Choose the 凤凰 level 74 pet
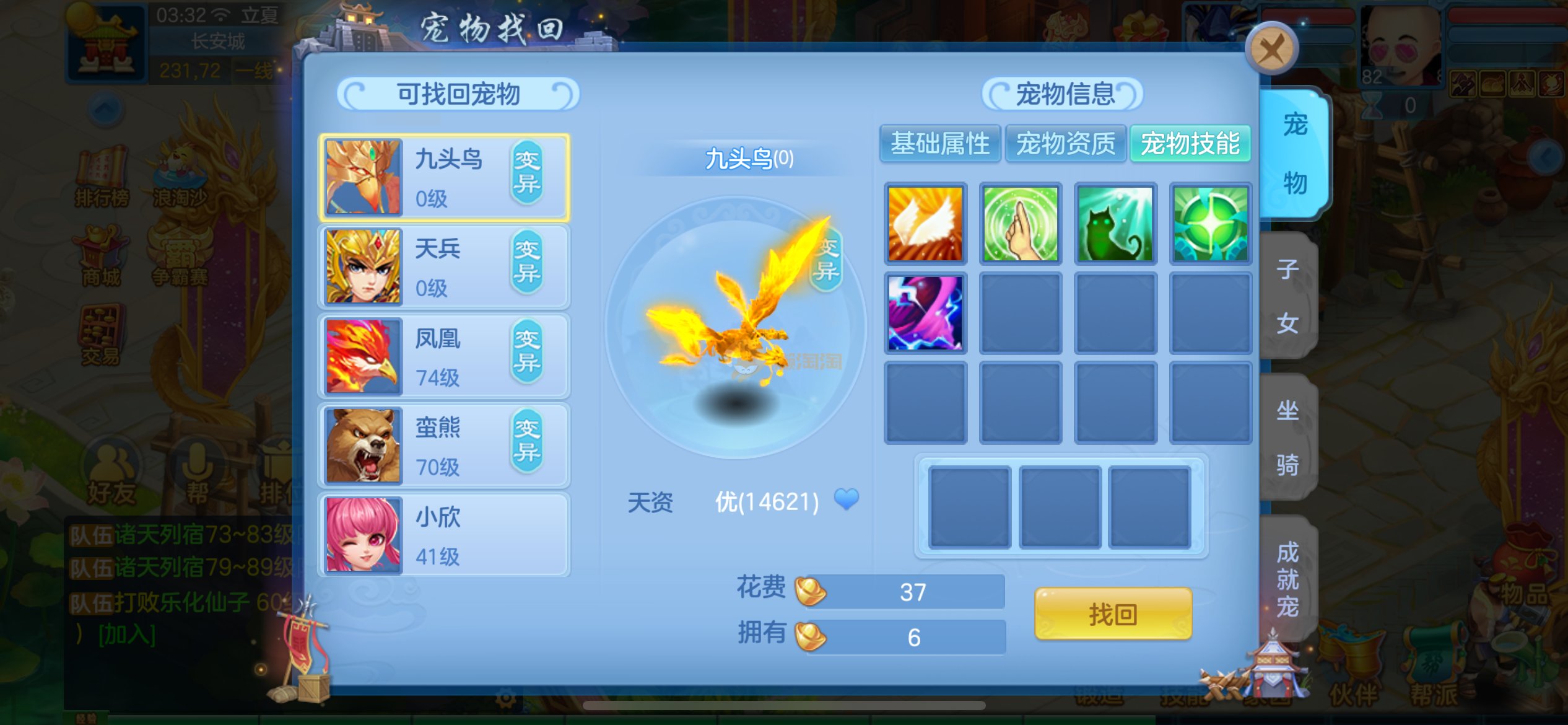 (443, 356)
